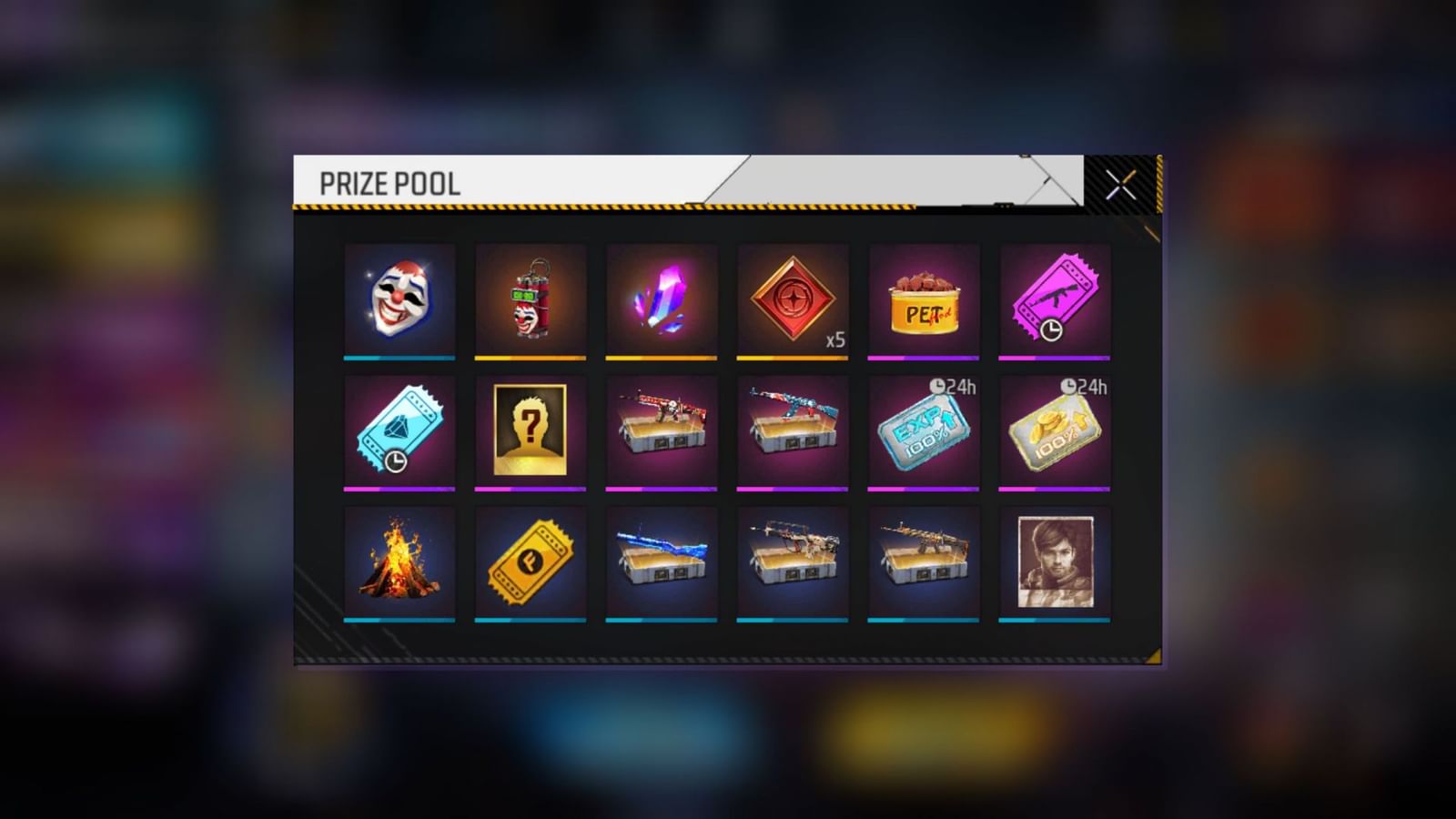Select the 24h EXP 100% boost card
The width and height of the screenshot is (1456, 819).
point(924,430)
